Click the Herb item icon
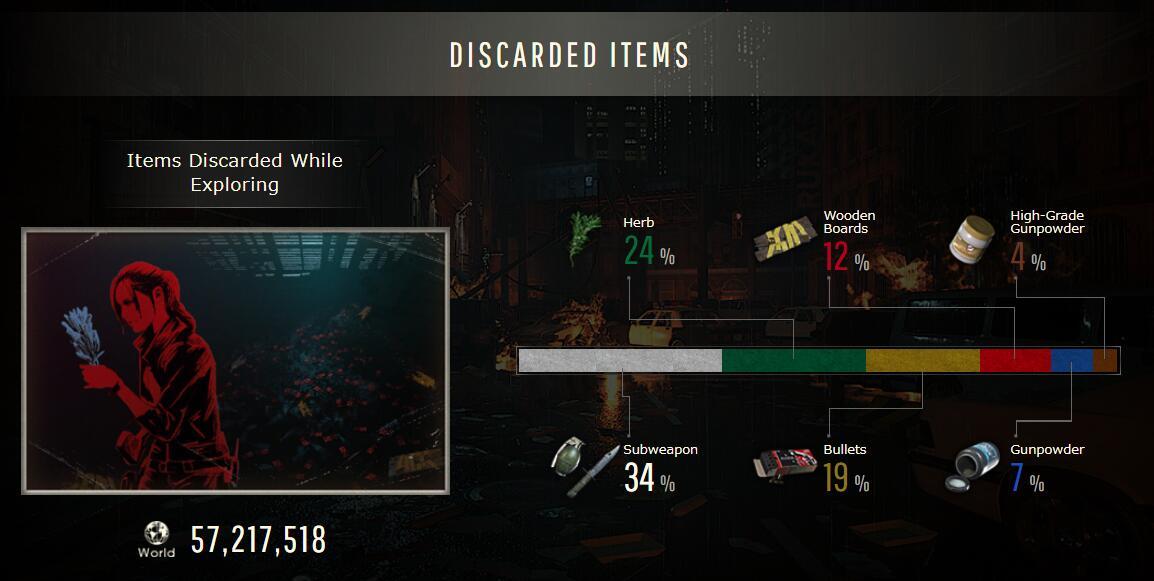This screenshot has height=581, width=1154. pyautogui.click(x=585, y=237)
